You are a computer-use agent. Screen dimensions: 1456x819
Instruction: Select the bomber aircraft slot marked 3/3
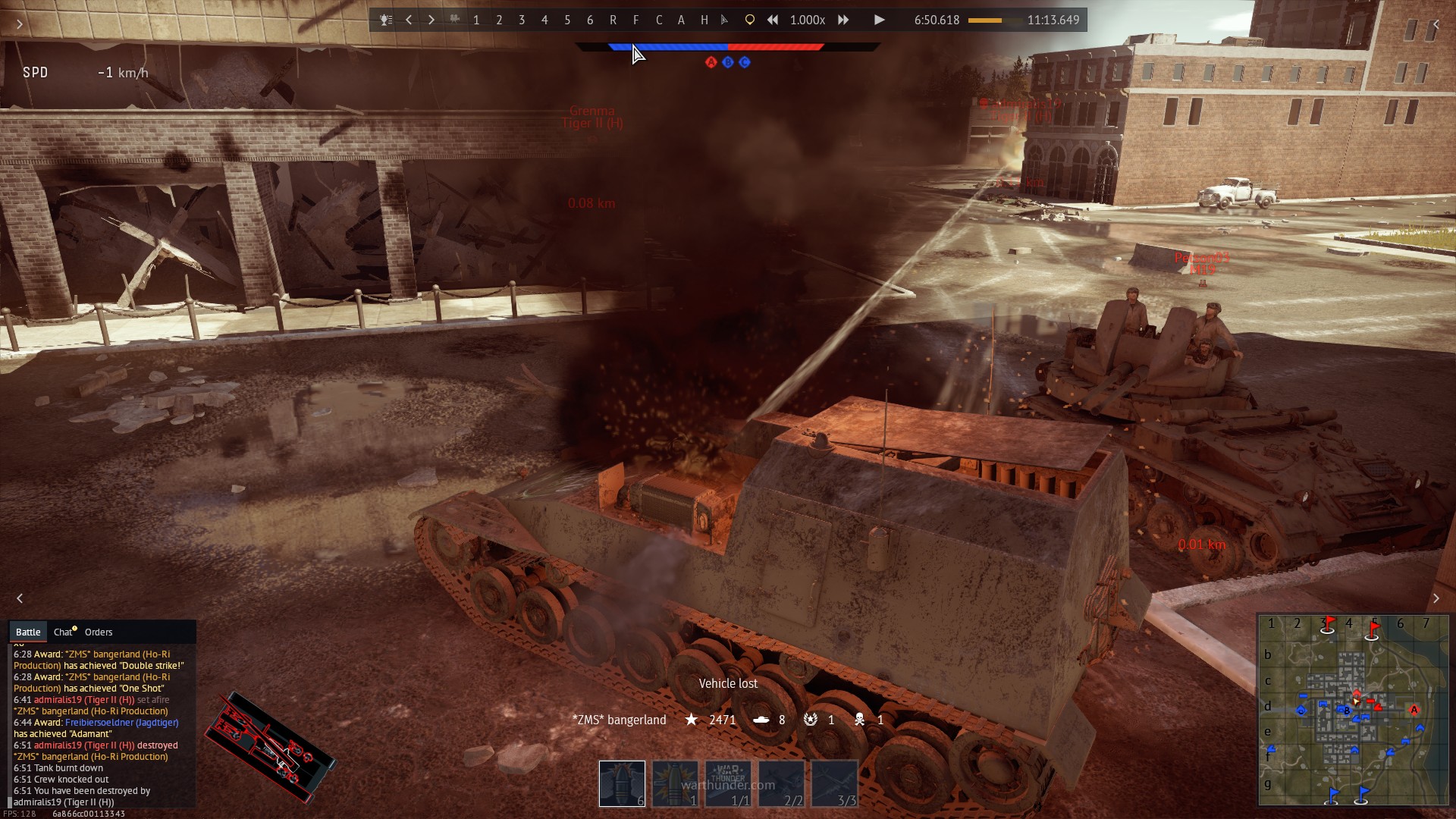coord(834,783)
